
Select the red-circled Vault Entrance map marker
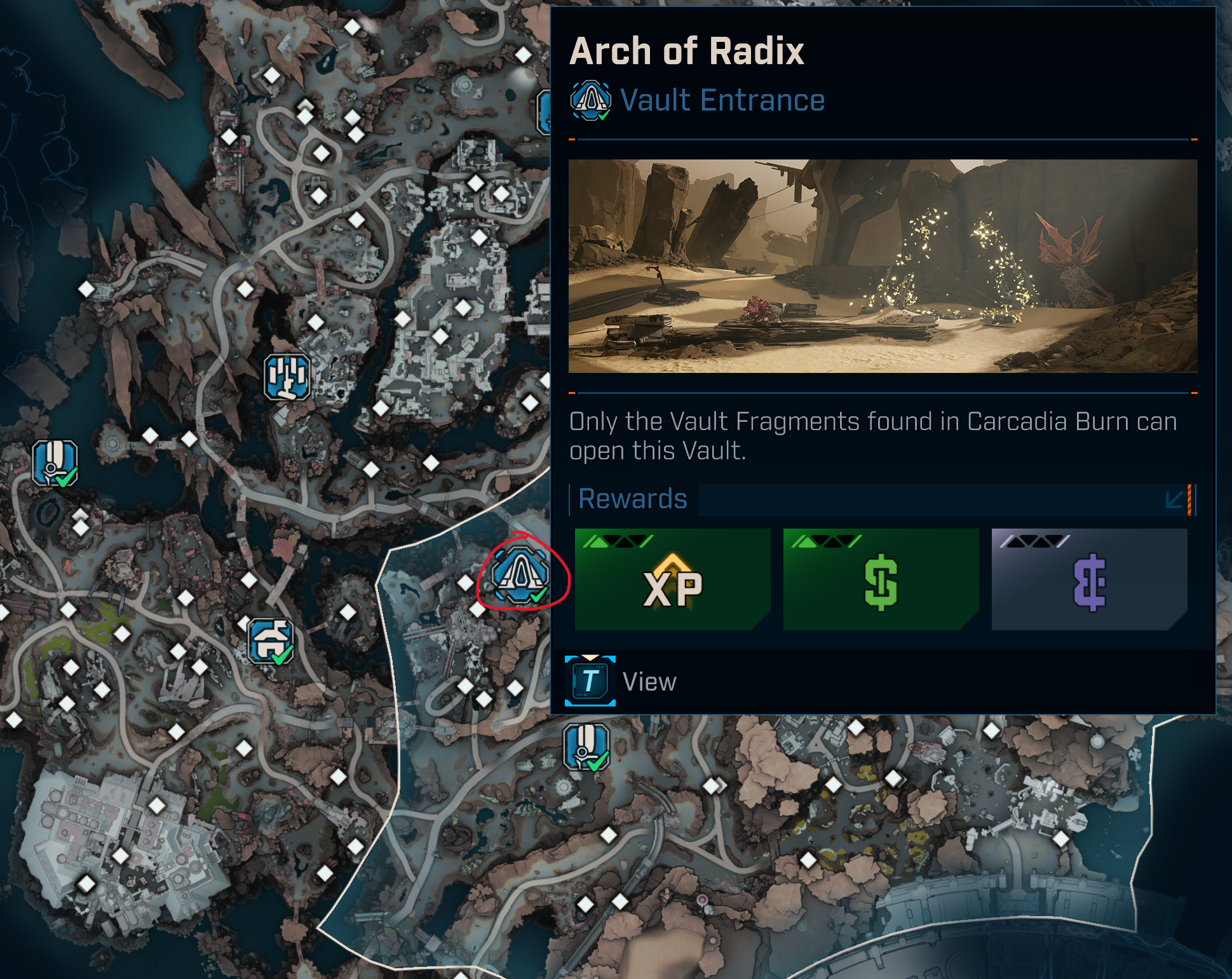pyautogui.click(x=520, y=574)
